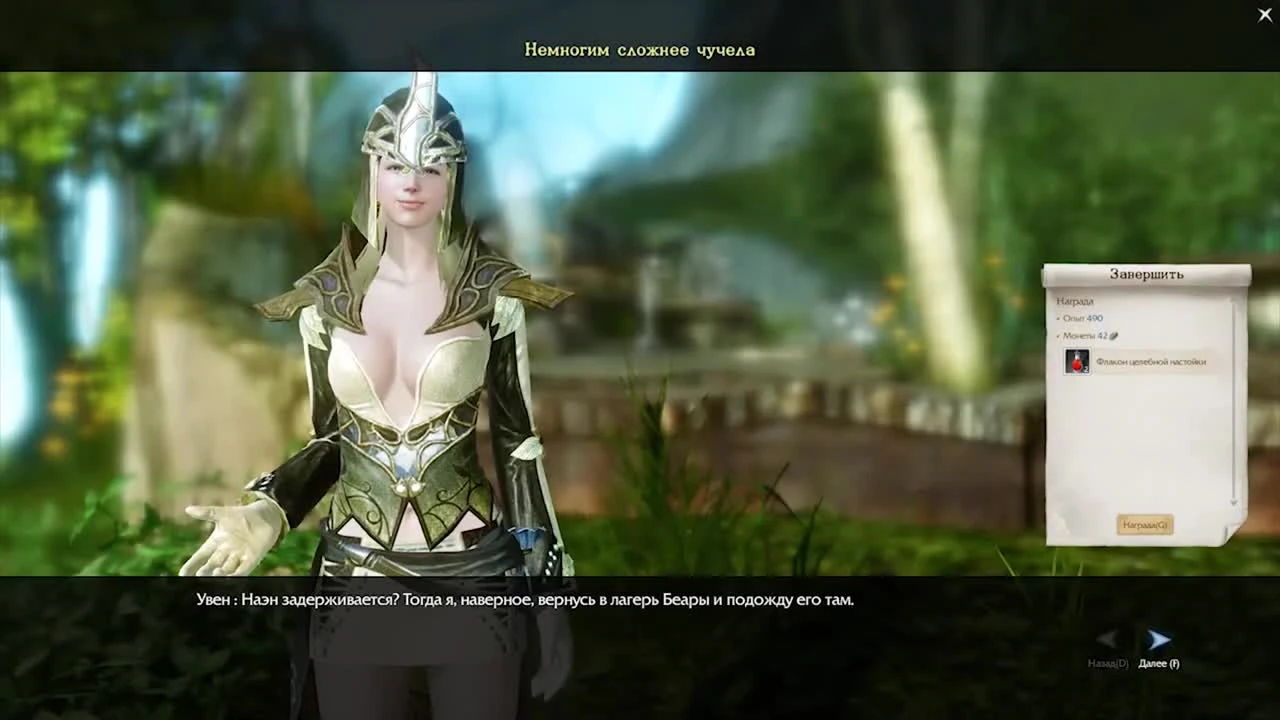This screenshot has height=720, width=1280.
Task: Click the Награда section label
Action: click(x=1075, y=301)
